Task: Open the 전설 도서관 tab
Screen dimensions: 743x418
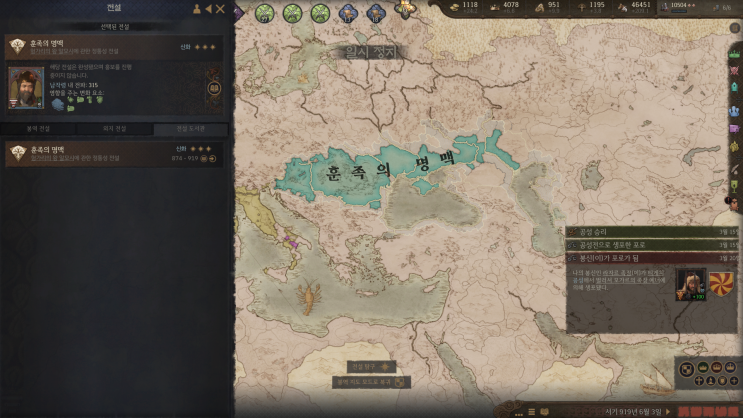Action: click(189, 129)
